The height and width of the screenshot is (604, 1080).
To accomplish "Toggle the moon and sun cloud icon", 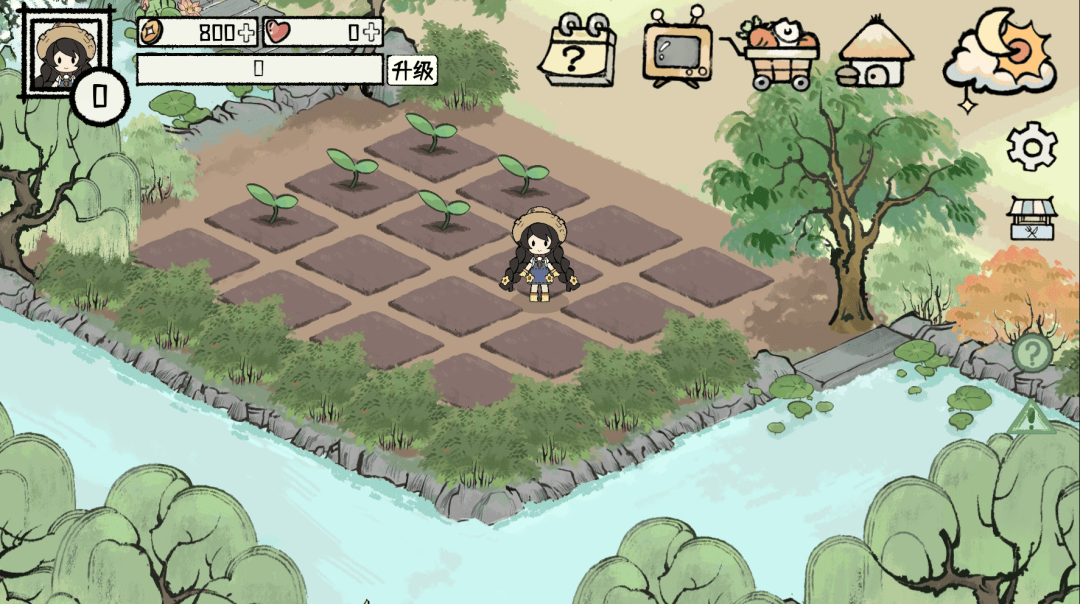I will pos(998,52).
